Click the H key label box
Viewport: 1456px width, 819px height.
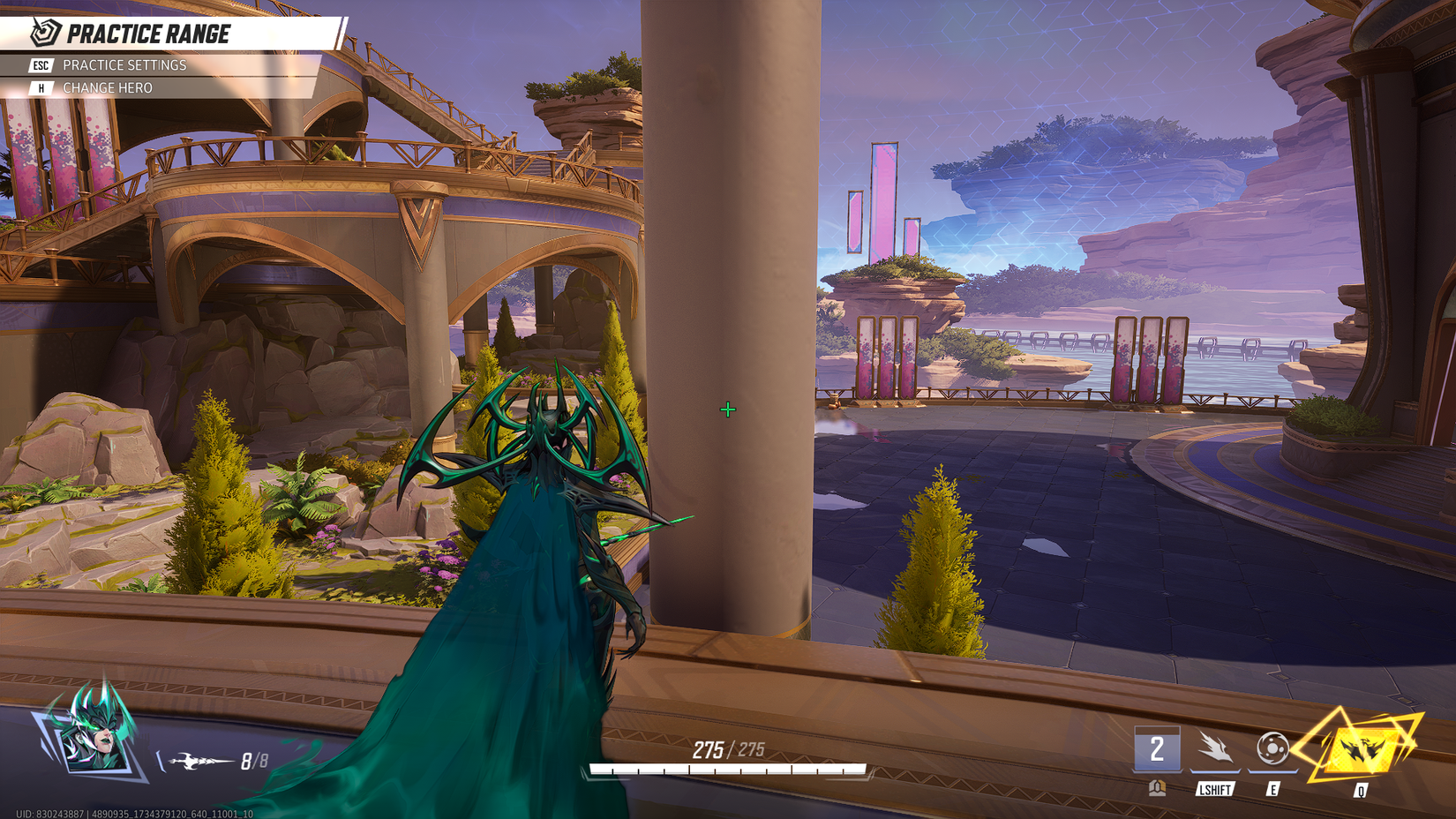click(39, 87)
